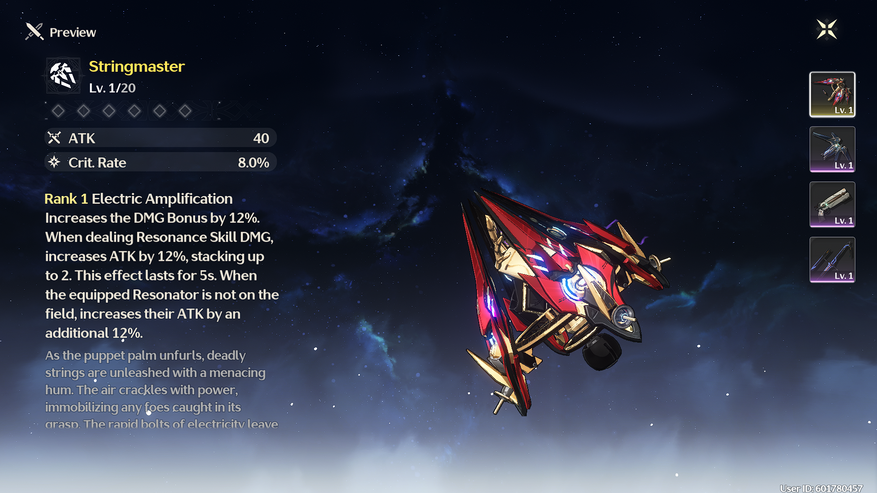Pick the dark sword weapon thumbnail

tap(832, 260)
